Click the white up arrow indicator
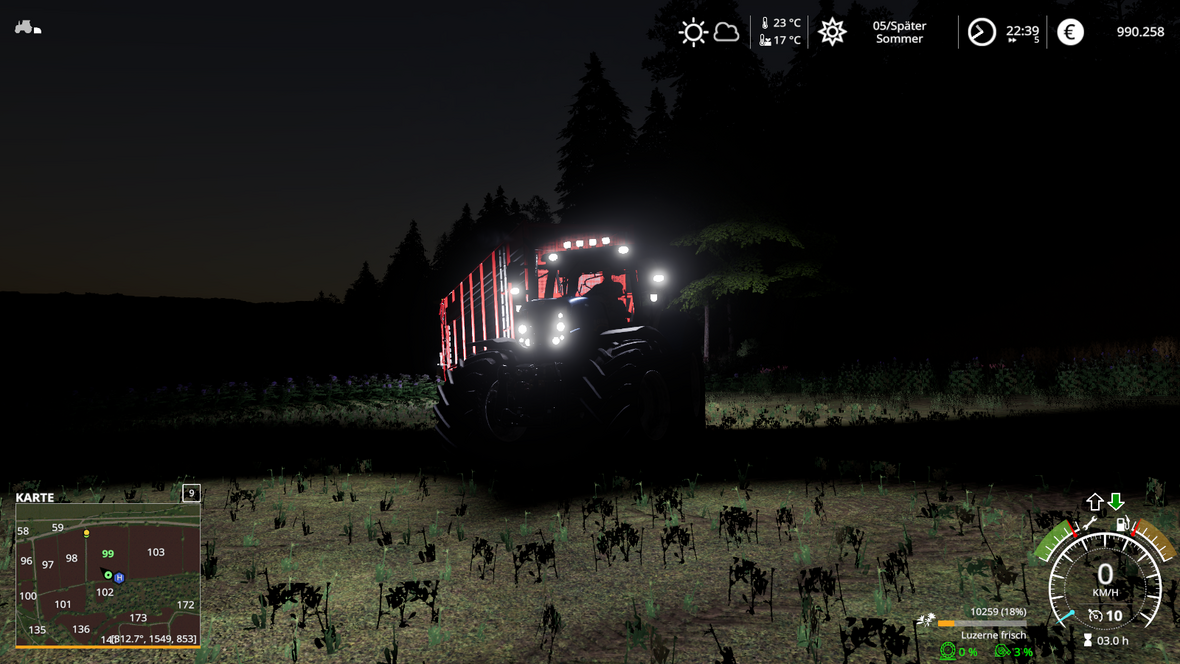Viewport: 1180px width, 664px height. [1095, 501]
